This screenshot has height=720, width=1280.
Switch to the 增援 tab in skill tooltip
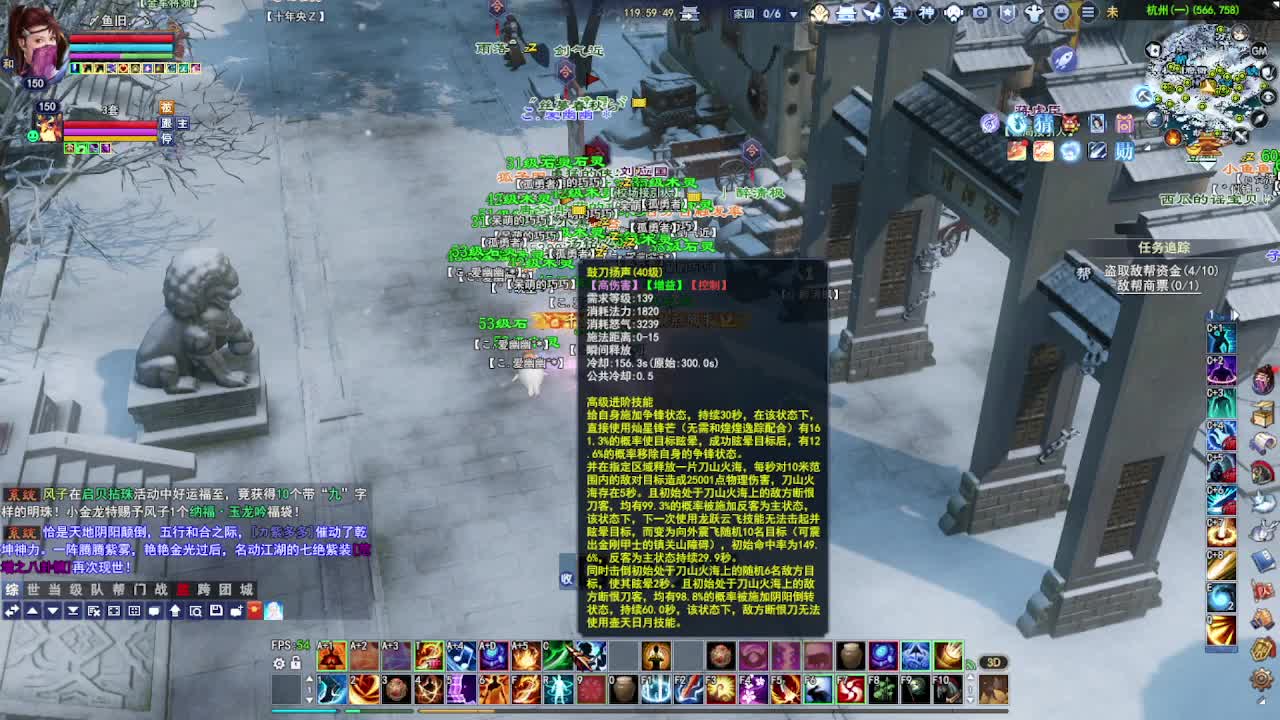664,284
